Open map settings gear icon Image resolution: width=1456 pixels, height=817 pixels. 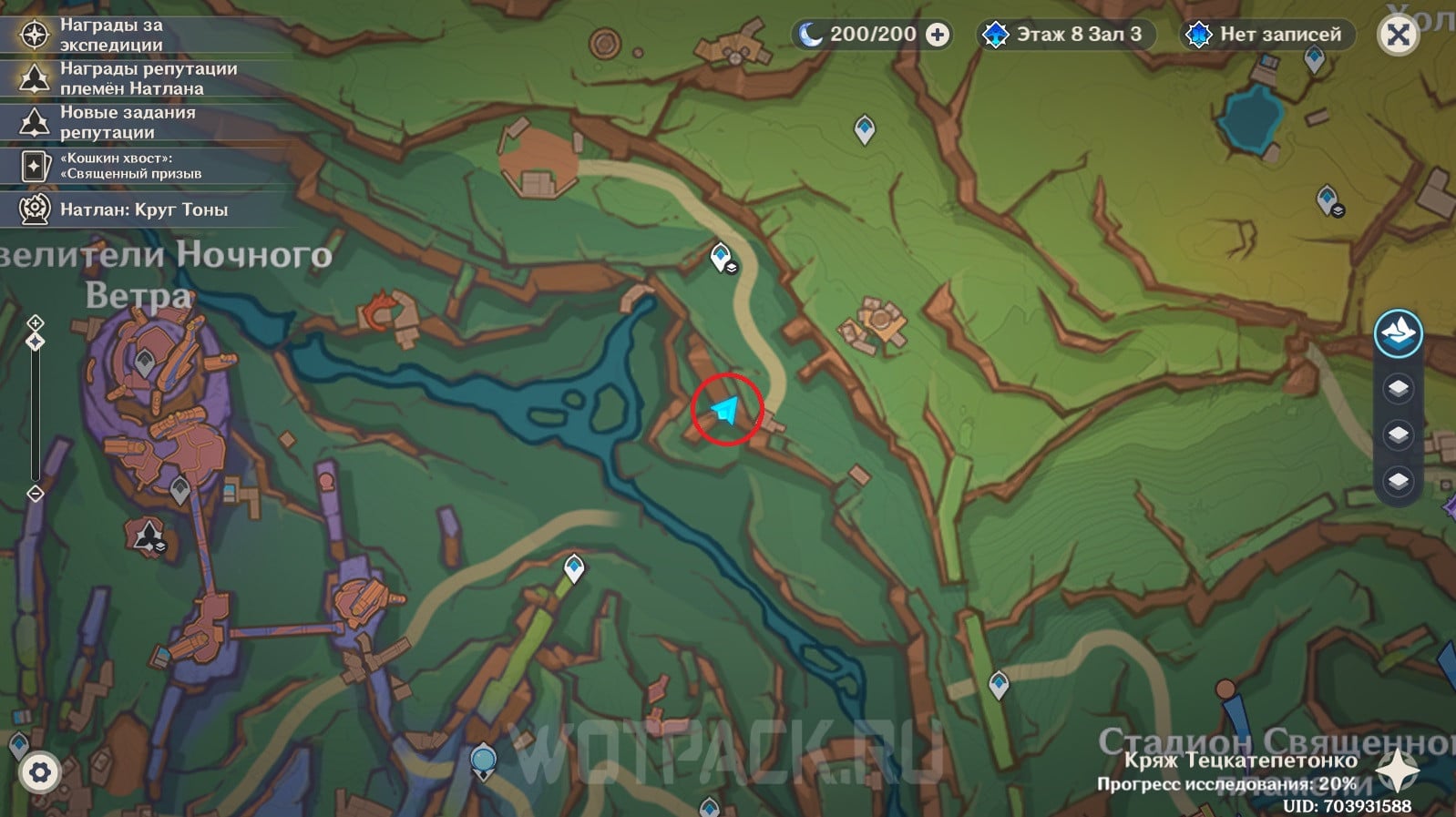click(39, 773)
